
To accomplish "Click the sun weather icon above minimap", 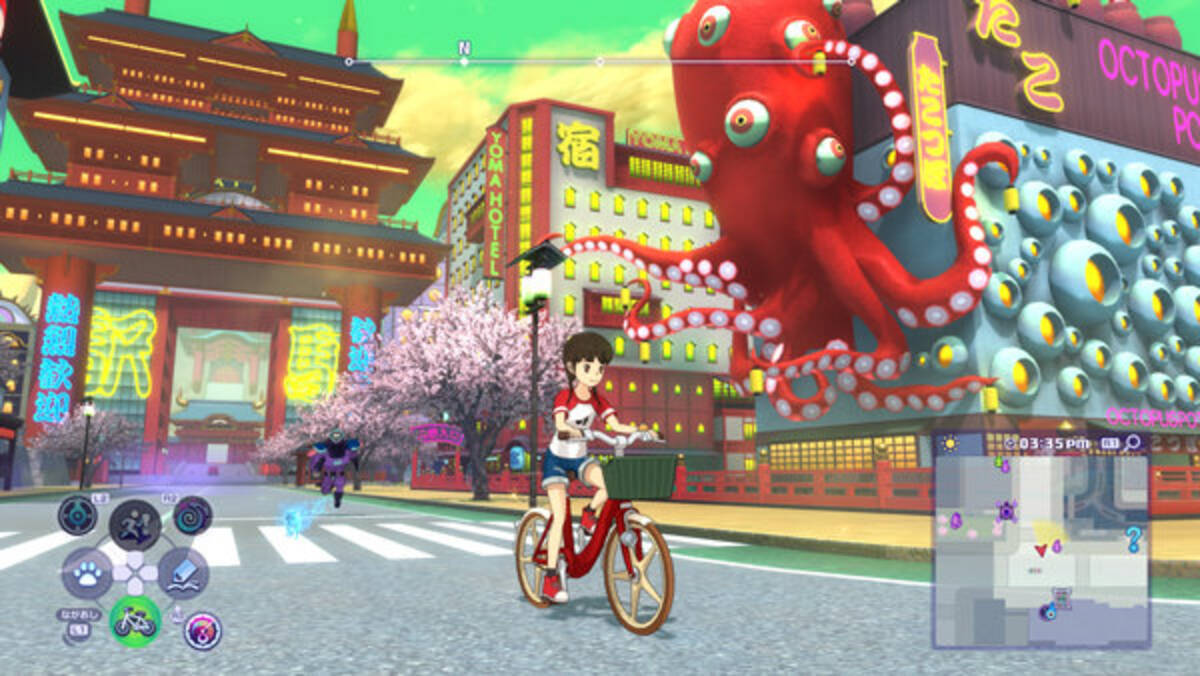I will click(x=948, y=442).
